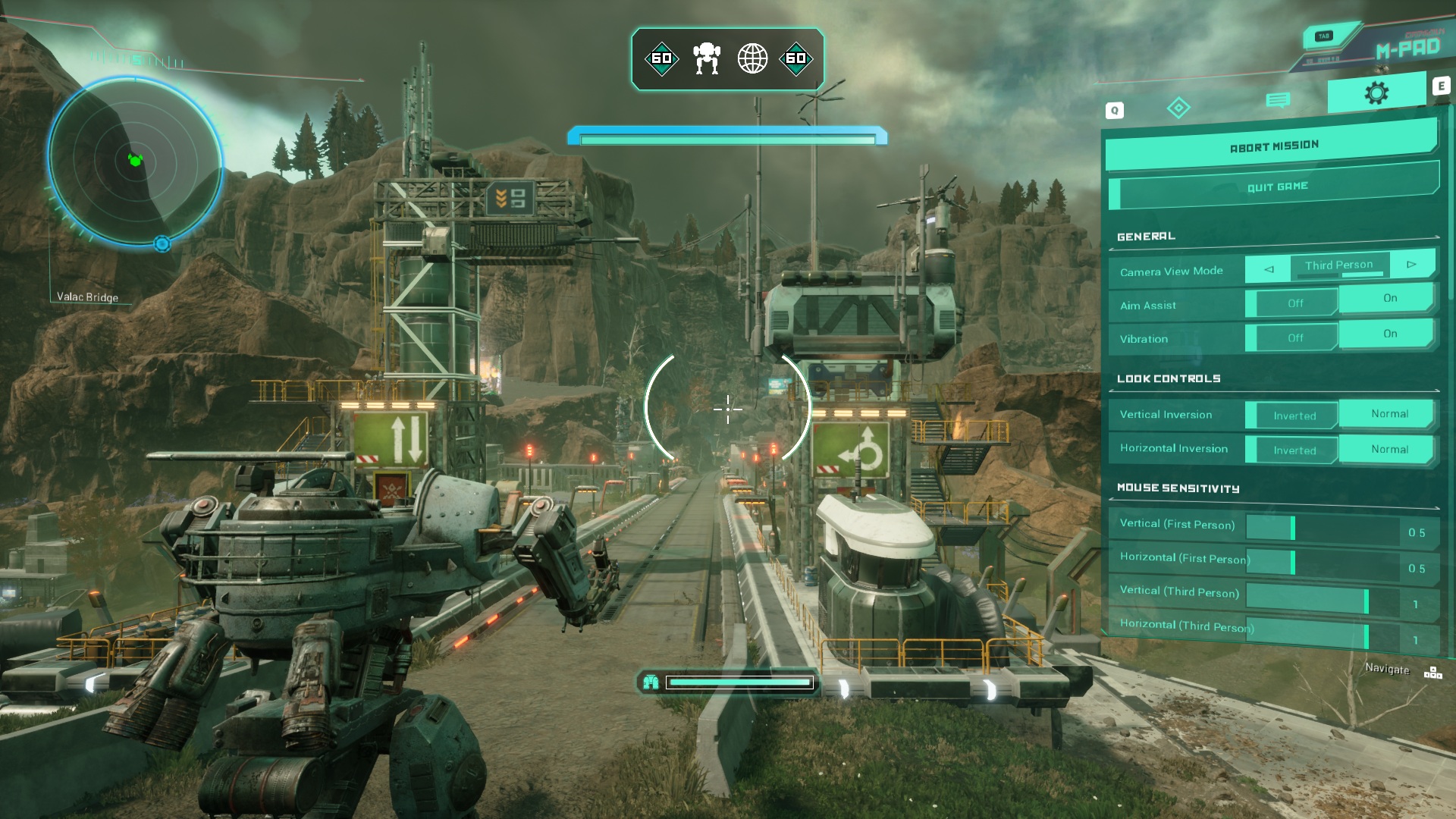1456x819 pixels.
Task: Adjust the Vertical (First Person) sensitivity slider
Action: [1293, 529]
